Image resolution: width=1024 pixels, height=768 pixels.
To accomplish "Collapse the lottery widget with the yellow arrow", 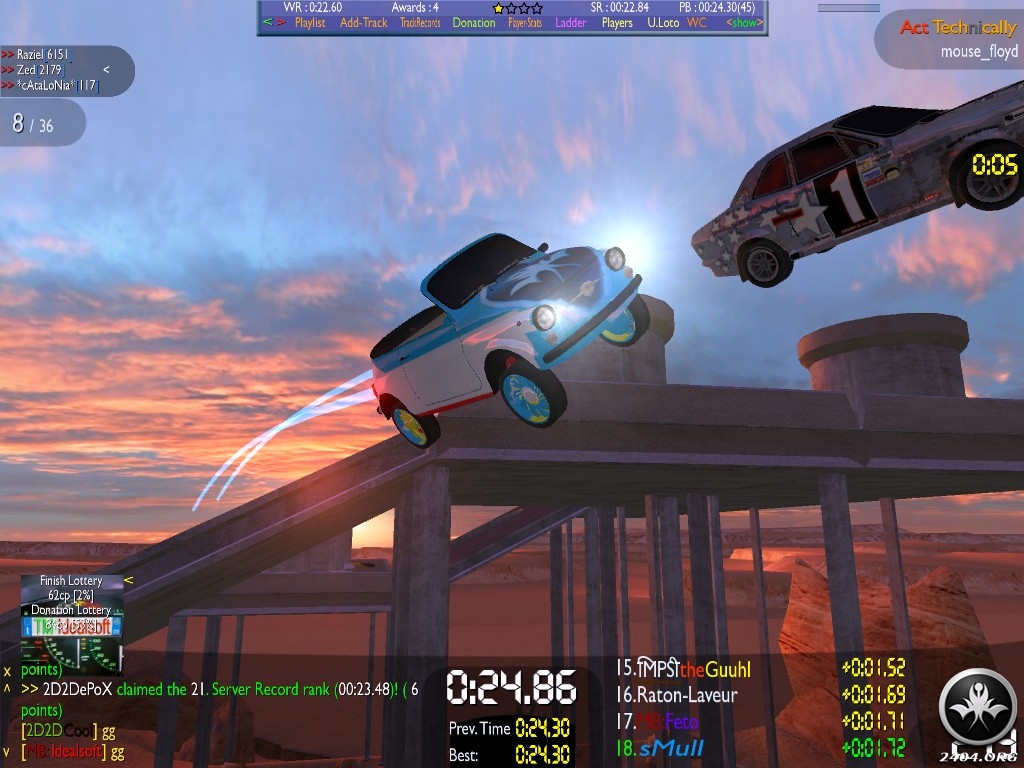I will 128,580.
